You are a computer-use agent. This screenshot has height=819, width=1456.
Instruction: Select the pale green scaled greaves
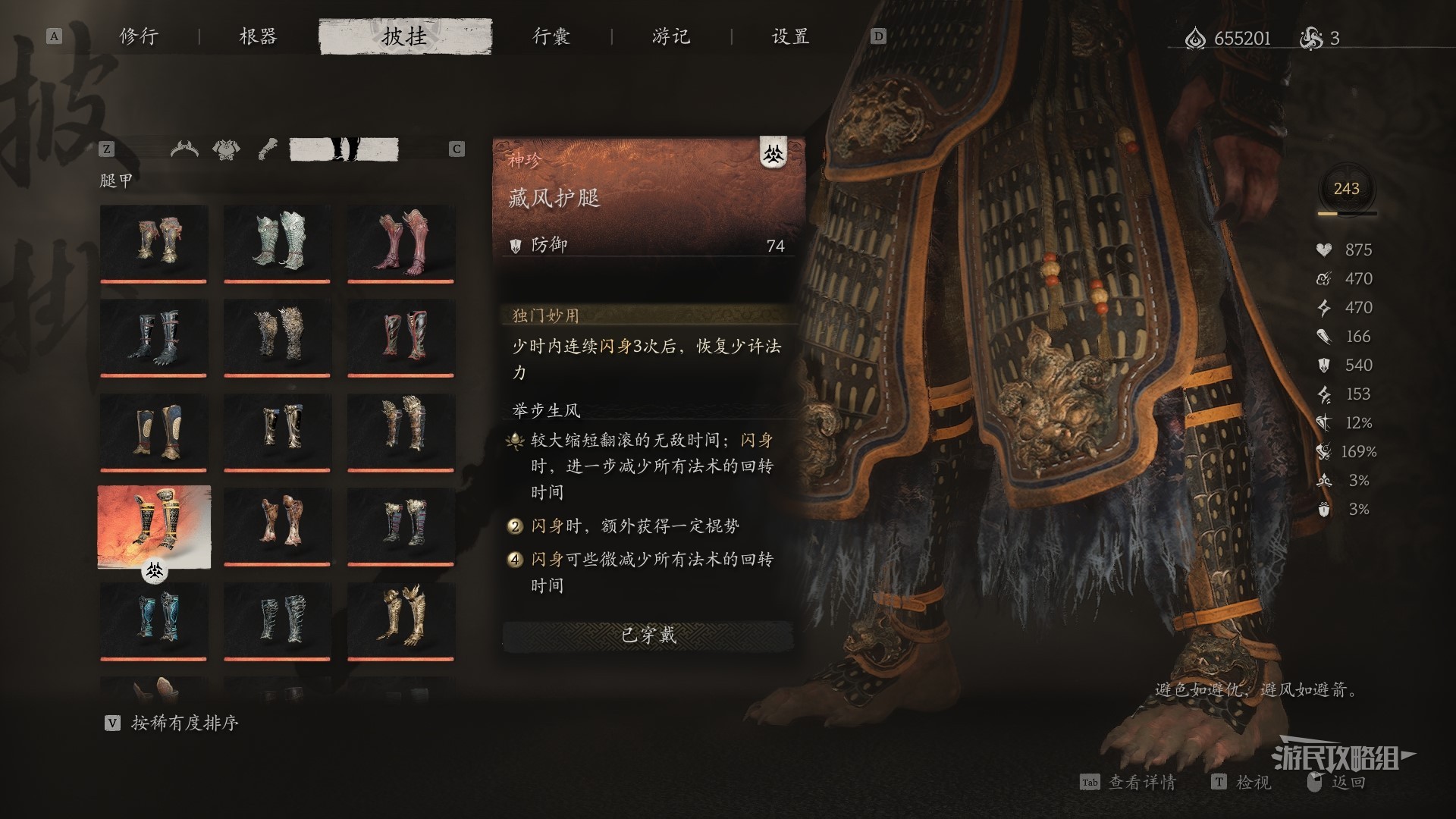click(x=277, y=242)
